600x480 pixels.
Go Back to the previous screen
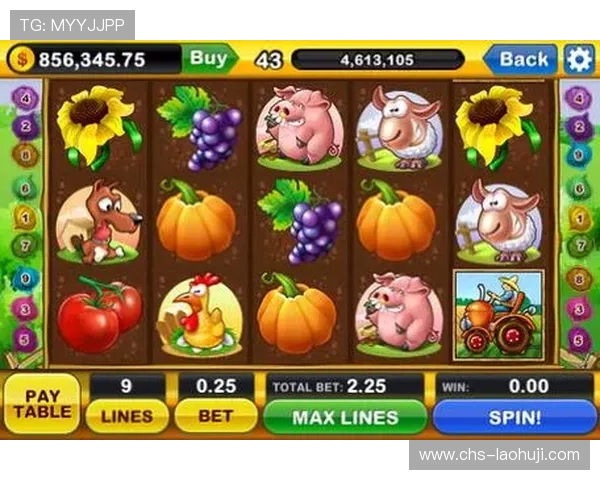tap(522, 59)
